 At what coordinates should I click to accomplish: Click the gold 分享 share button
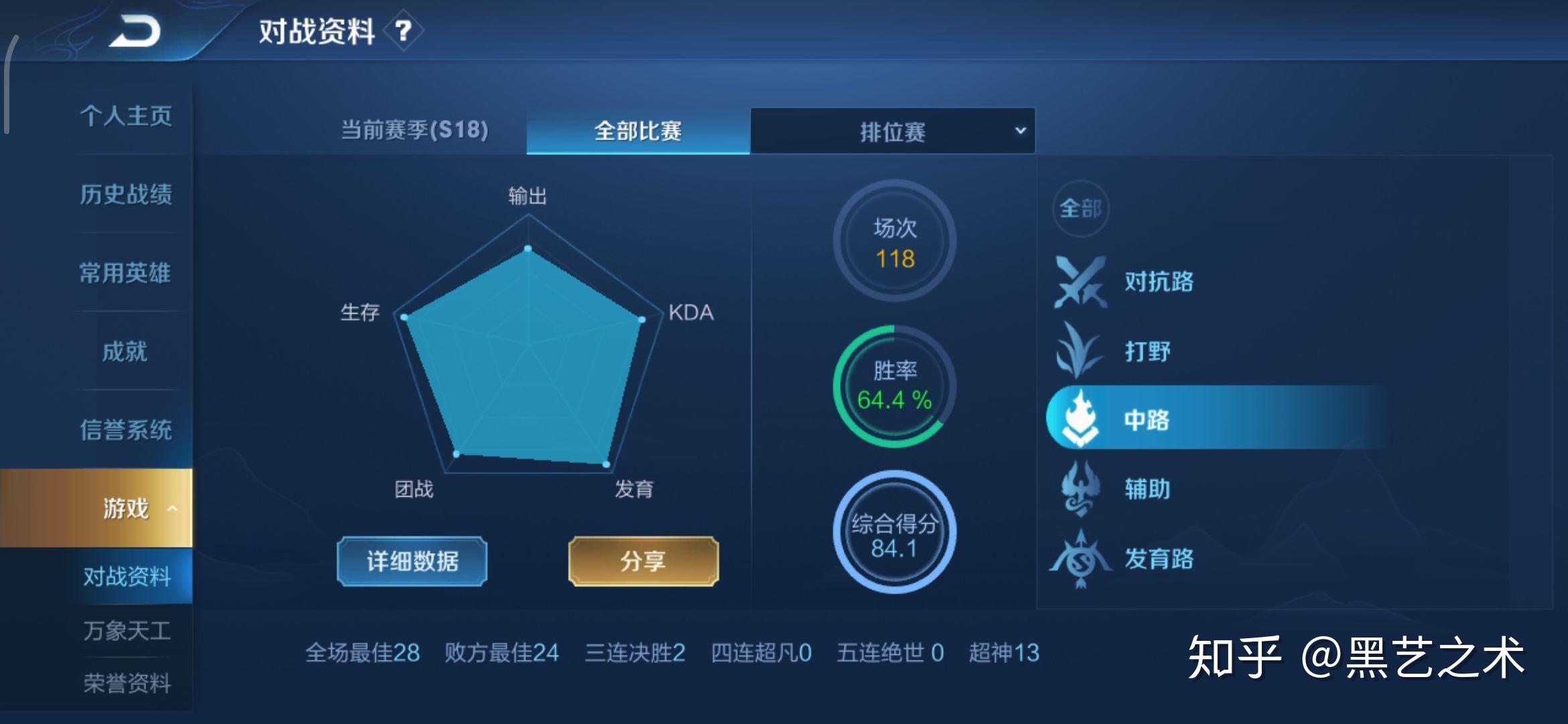(x=643, y=561)
